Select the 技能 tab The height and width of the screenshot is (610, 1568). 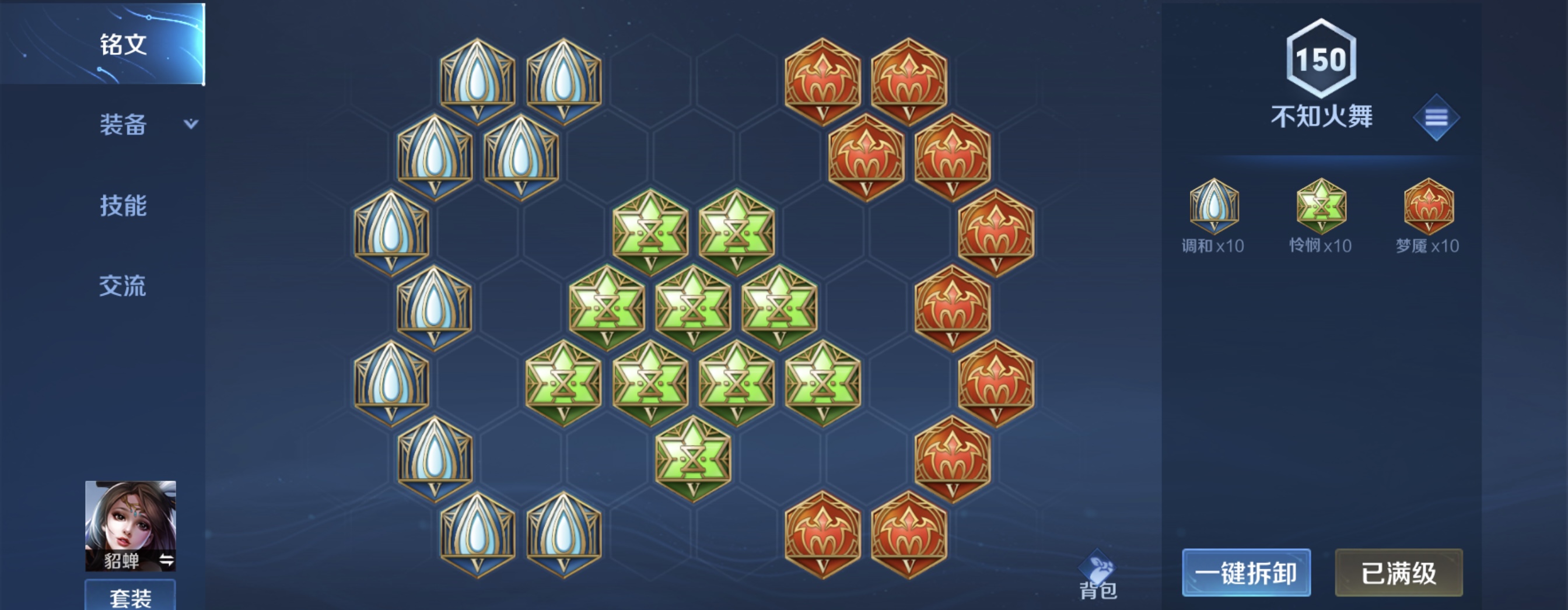coord(123,206)
